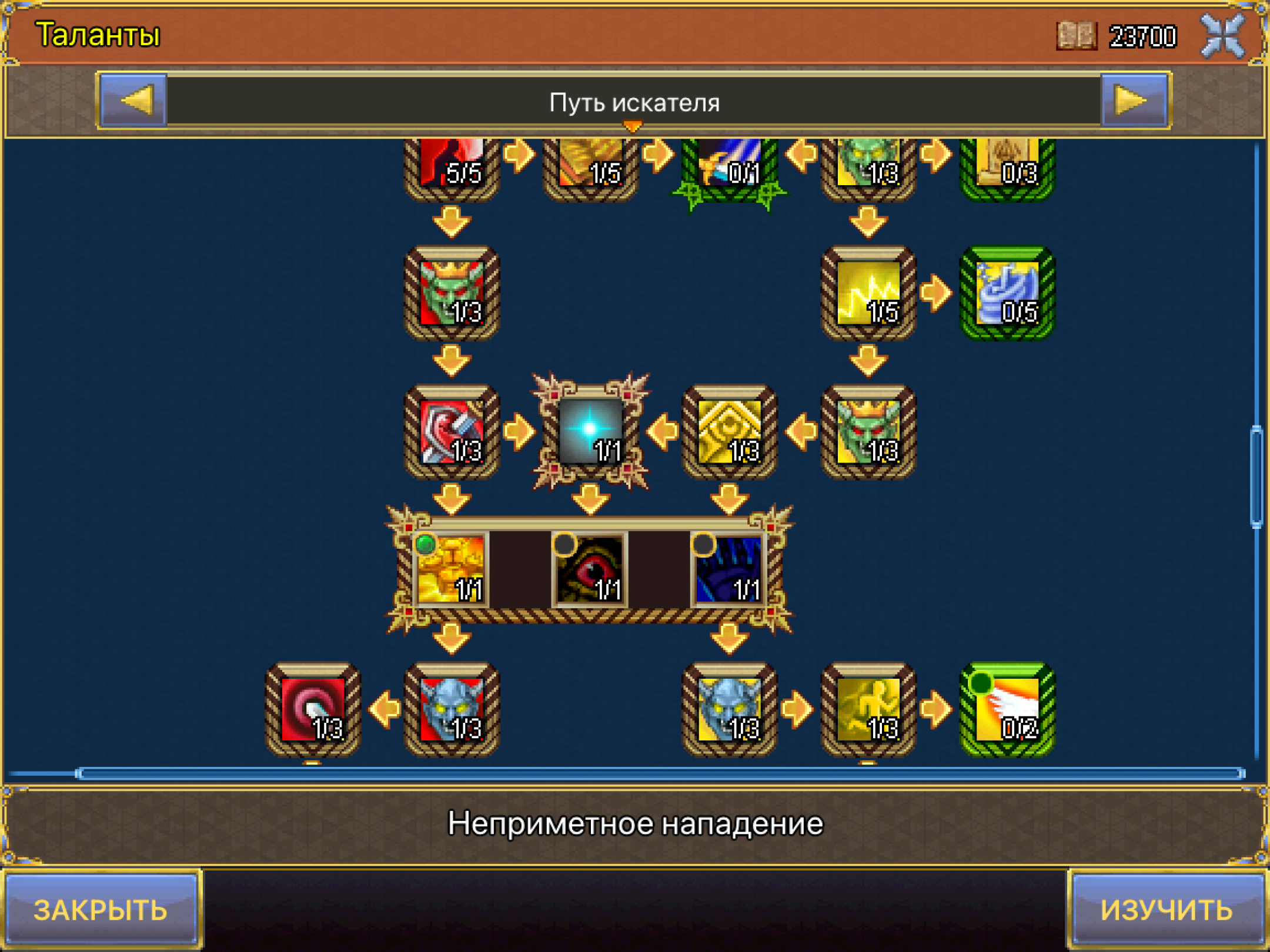Choose the white wing talent 0/2
The height and width of the screenshot is (952, 1270).
pos(1007,709)
